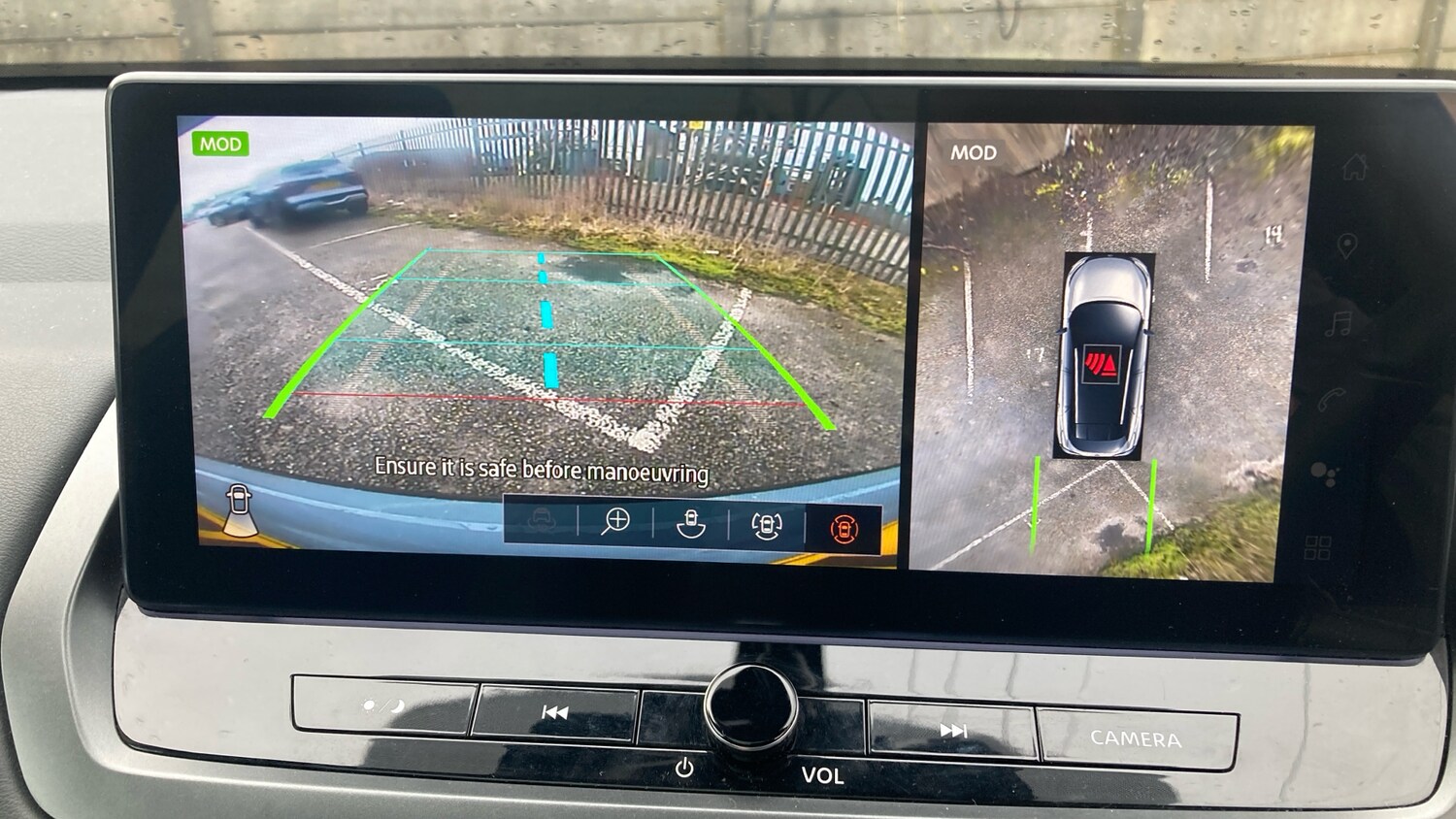Open the apps grid icon

coord(1317,547)
